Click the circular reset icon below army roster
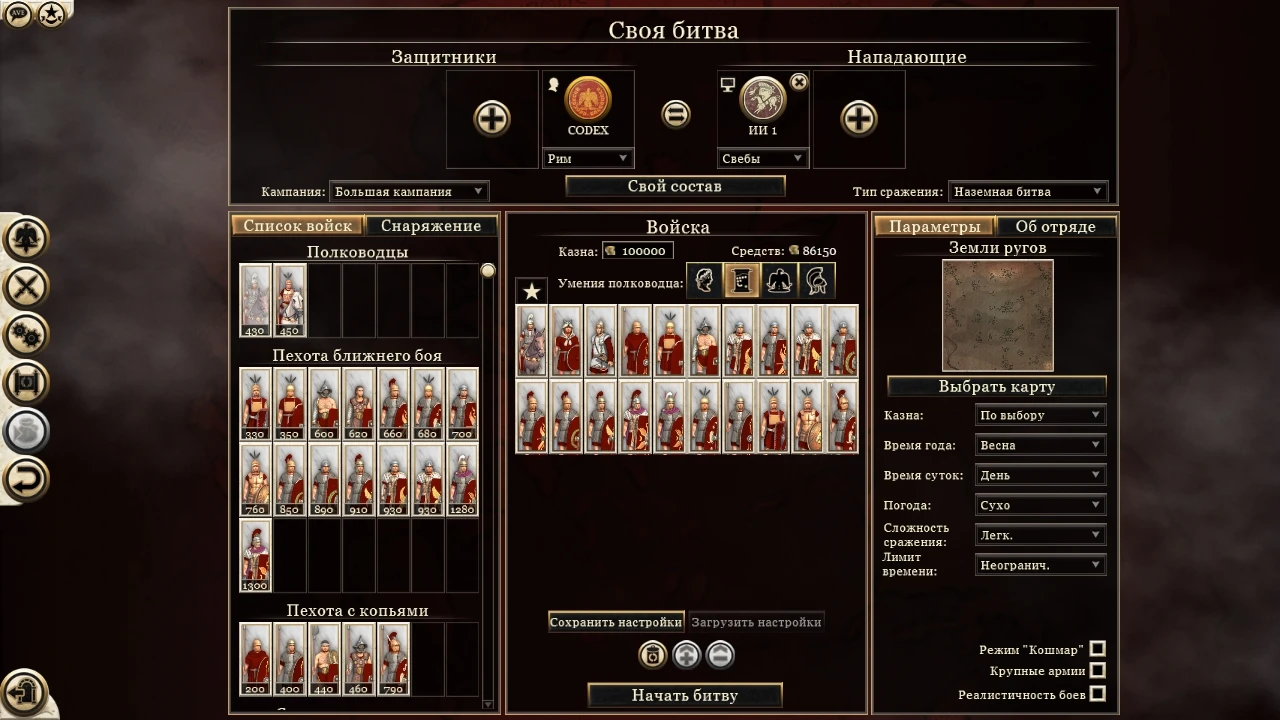Viewport: 1280px width, 720px height. pyautogui.click(x=652, y=655)
